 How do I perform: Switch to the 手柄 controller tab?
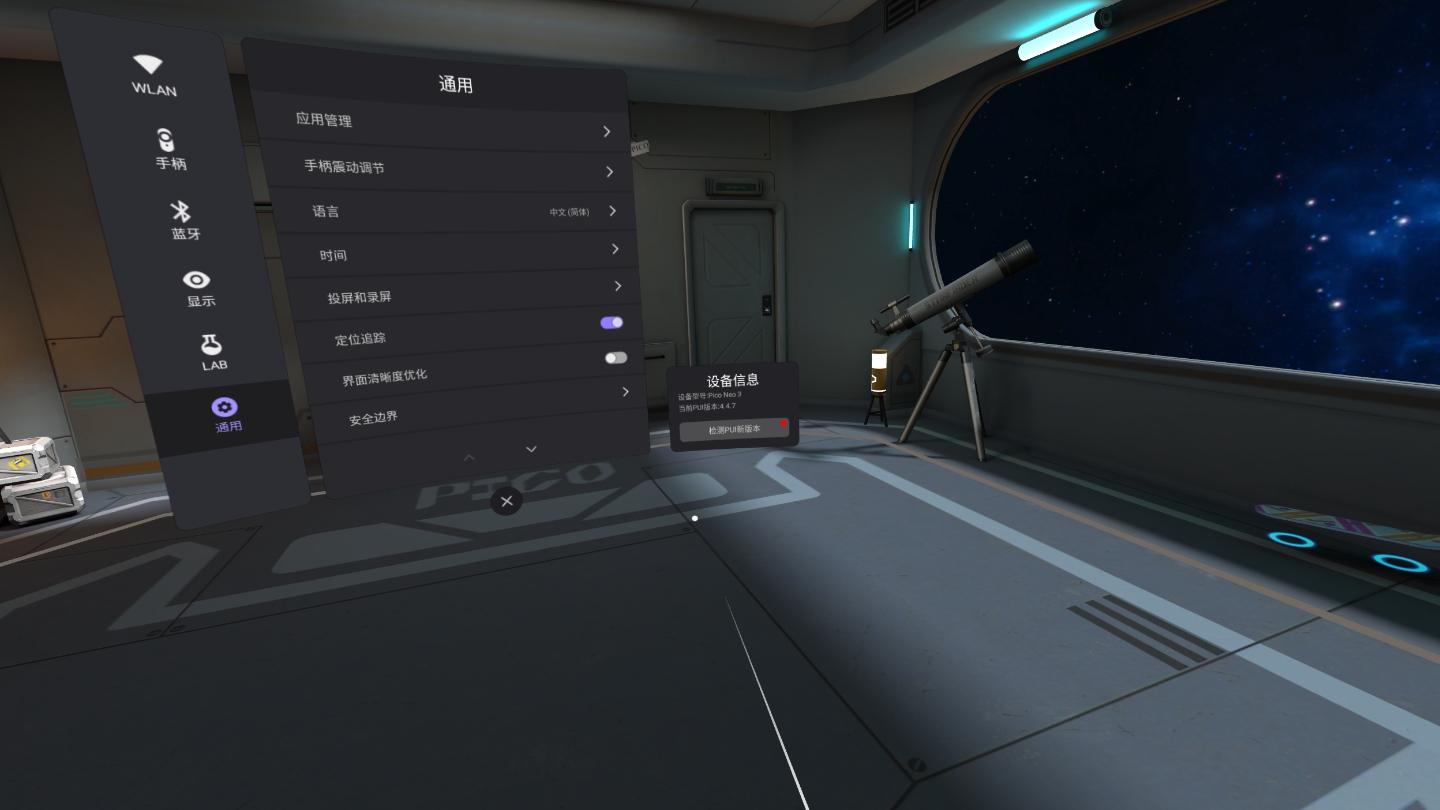click(x=169, y=148)
